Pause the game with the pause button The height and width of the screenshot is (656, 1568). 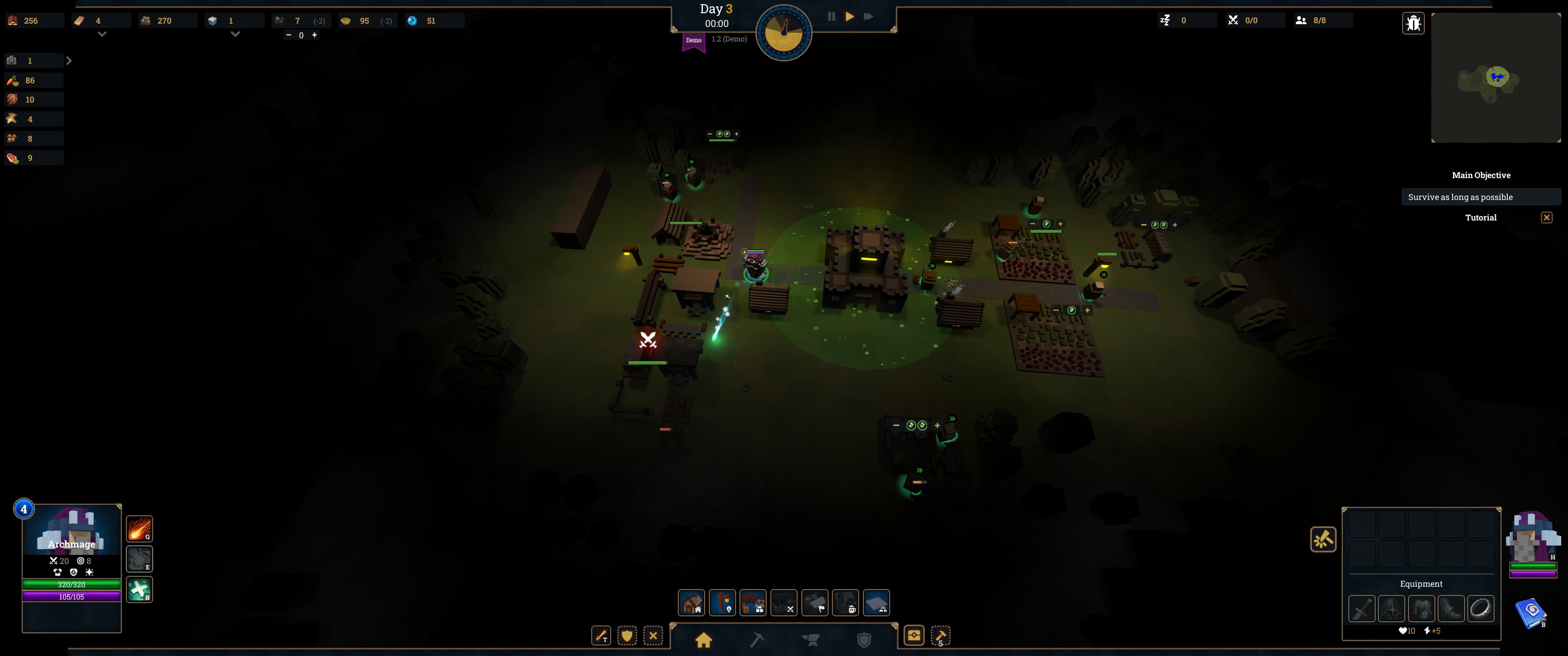pyautogui.click(x=831, y=17)
